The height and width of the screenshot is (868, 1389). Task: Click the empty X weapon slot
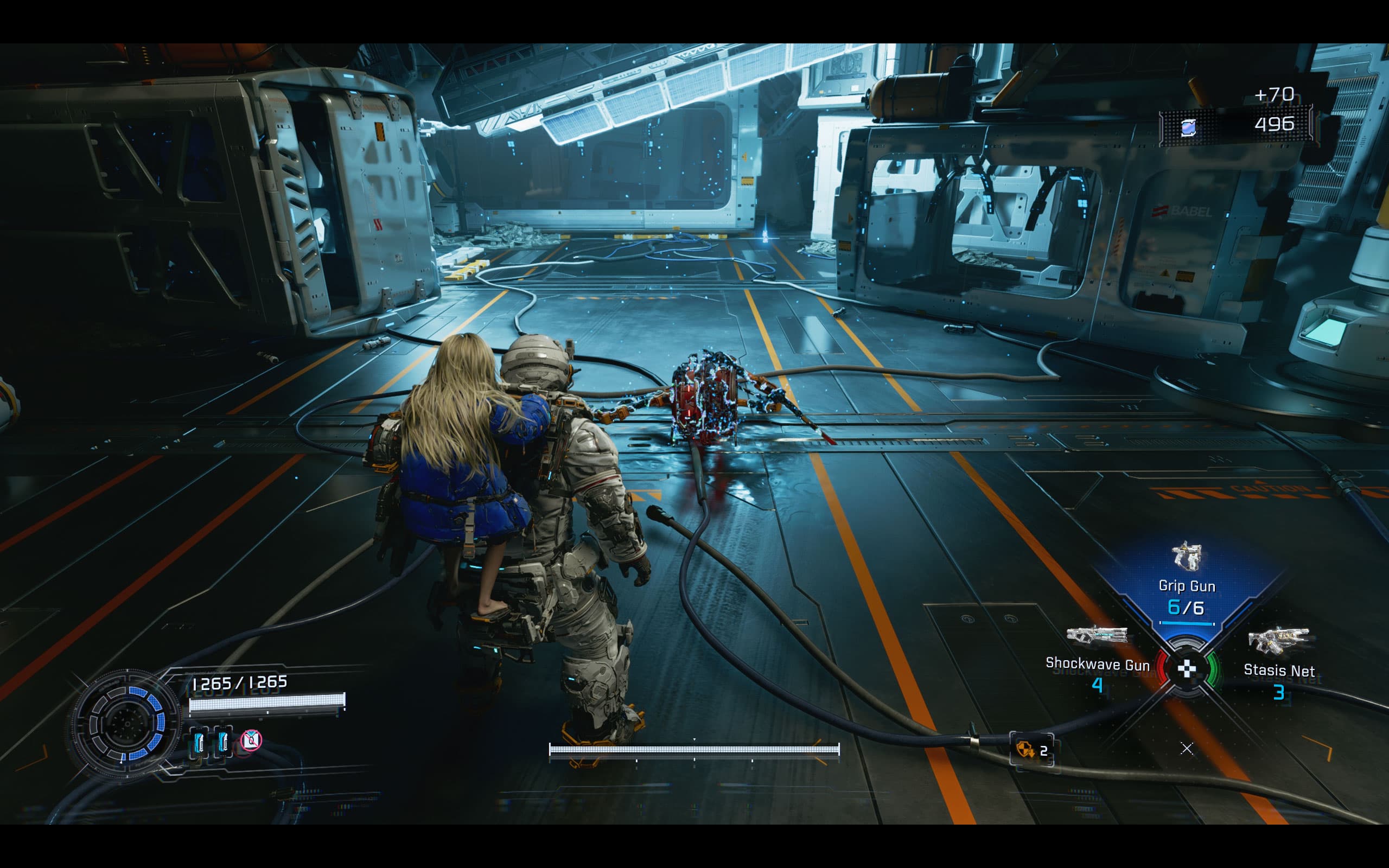pyautogui.click(x=1187, y=748)
